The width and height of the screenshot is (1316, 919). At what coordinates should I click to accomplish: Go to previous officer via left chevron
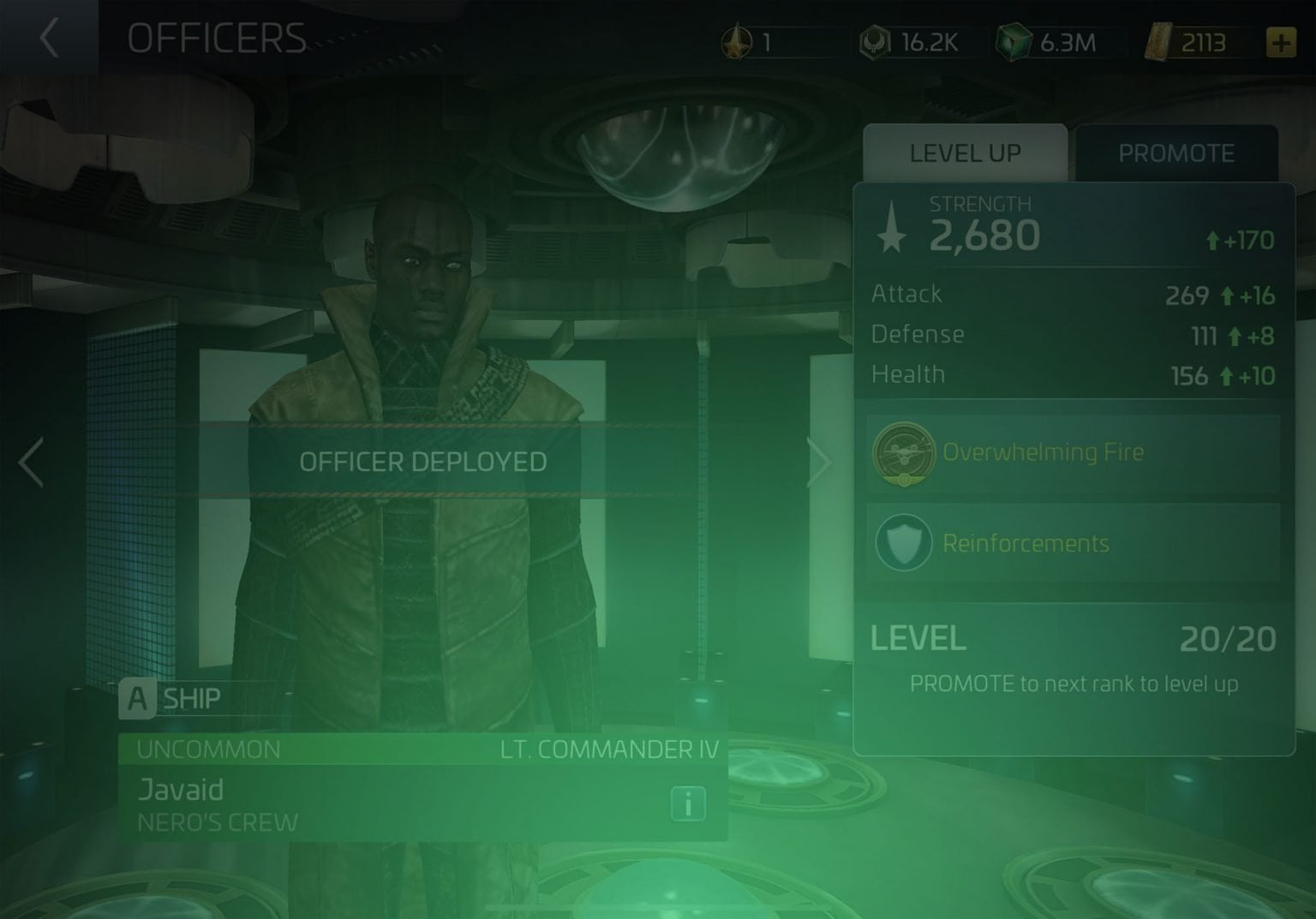point(31,462)
